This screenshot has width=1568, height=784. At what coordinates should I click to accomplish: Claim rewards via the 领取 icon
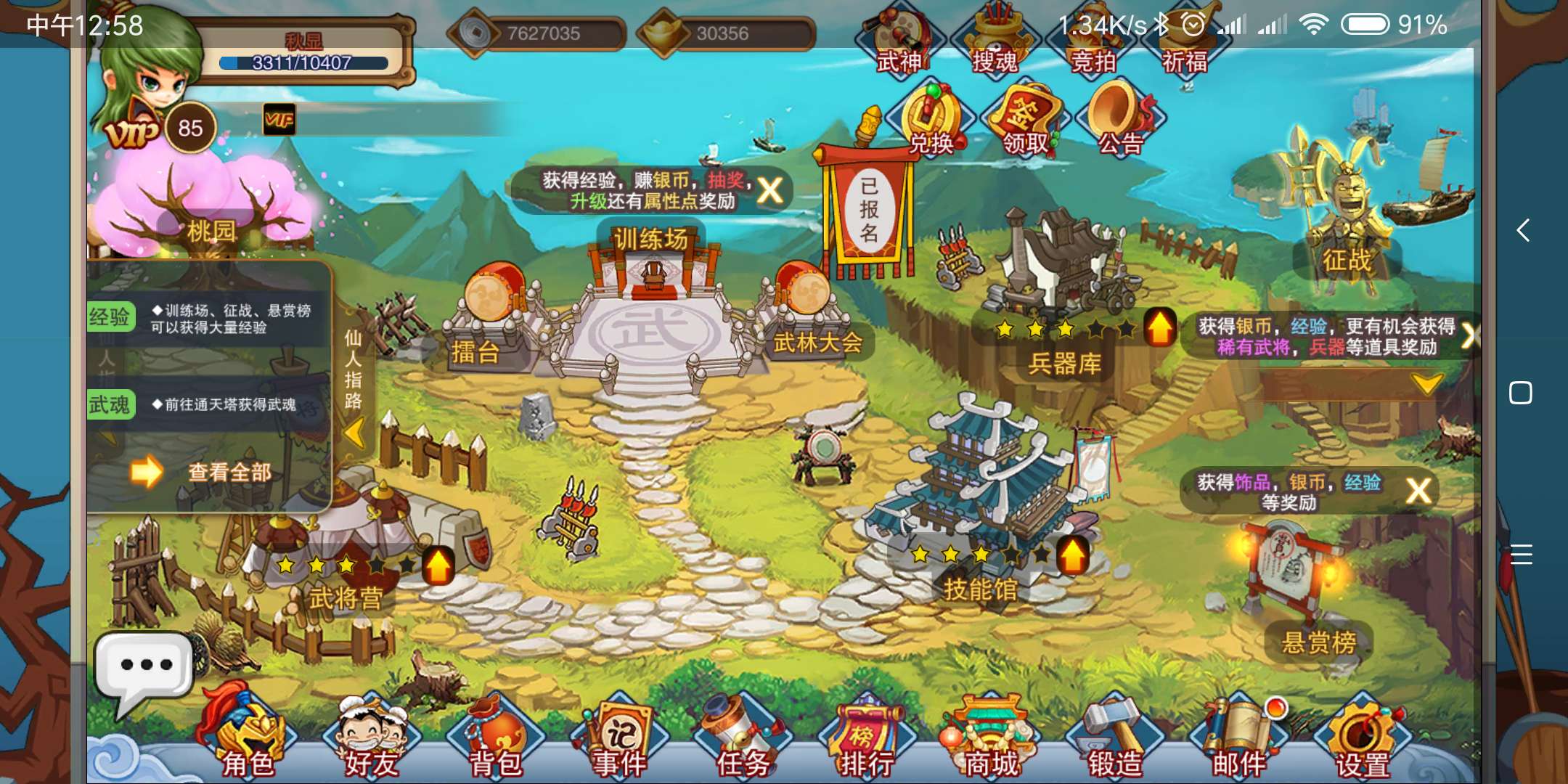coord(1026,120)
